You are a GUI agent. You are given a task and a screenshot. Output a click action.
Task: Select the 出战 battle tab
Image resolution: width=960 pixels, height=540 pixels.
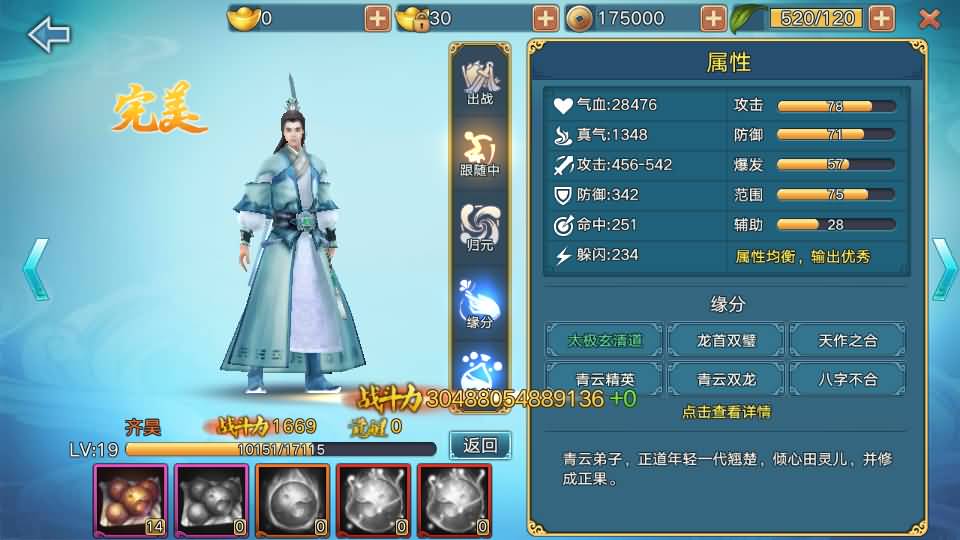pos(480,83)
